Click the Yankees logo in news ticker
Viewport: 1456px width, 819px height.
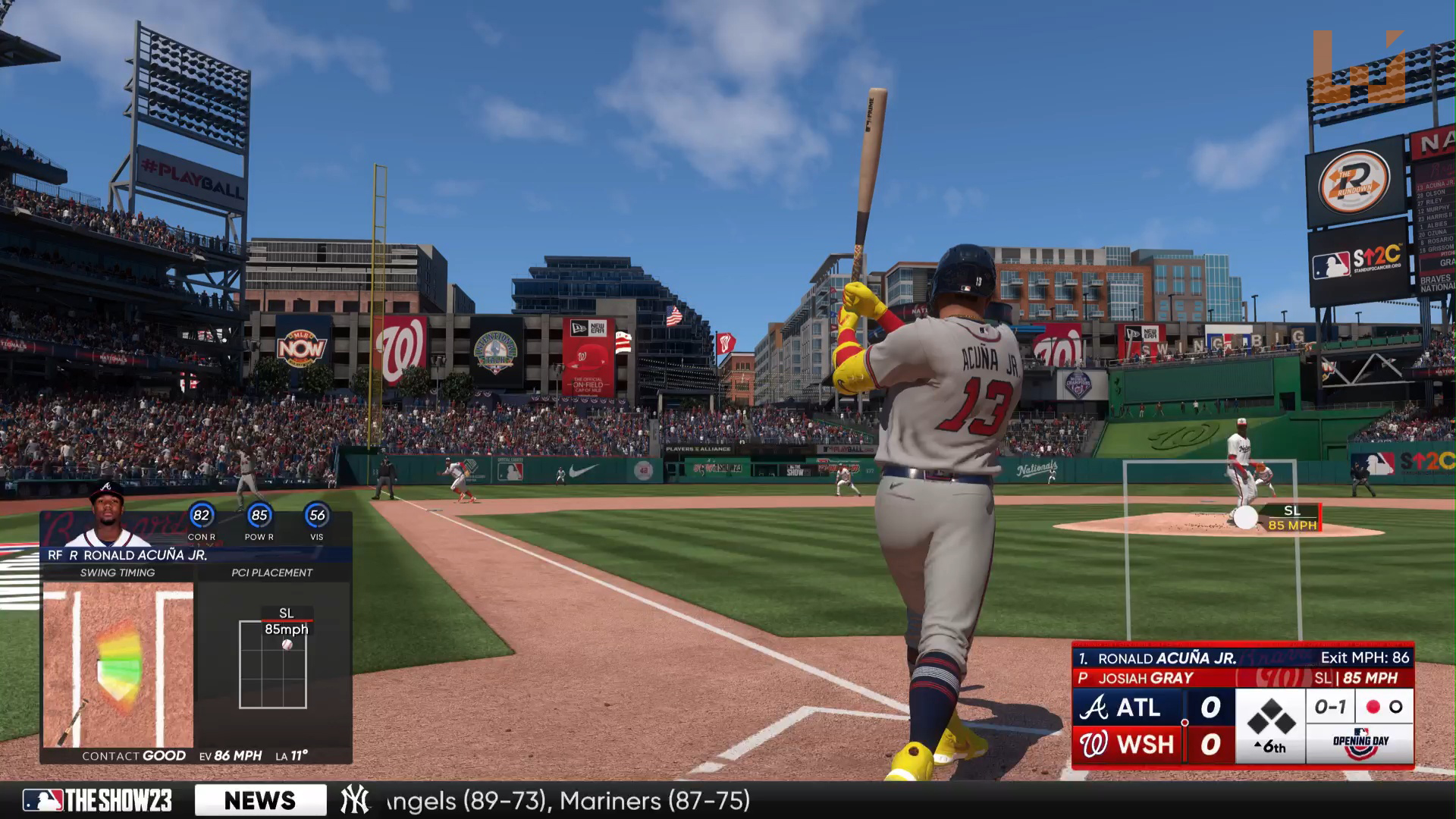(x=354, y=801)
